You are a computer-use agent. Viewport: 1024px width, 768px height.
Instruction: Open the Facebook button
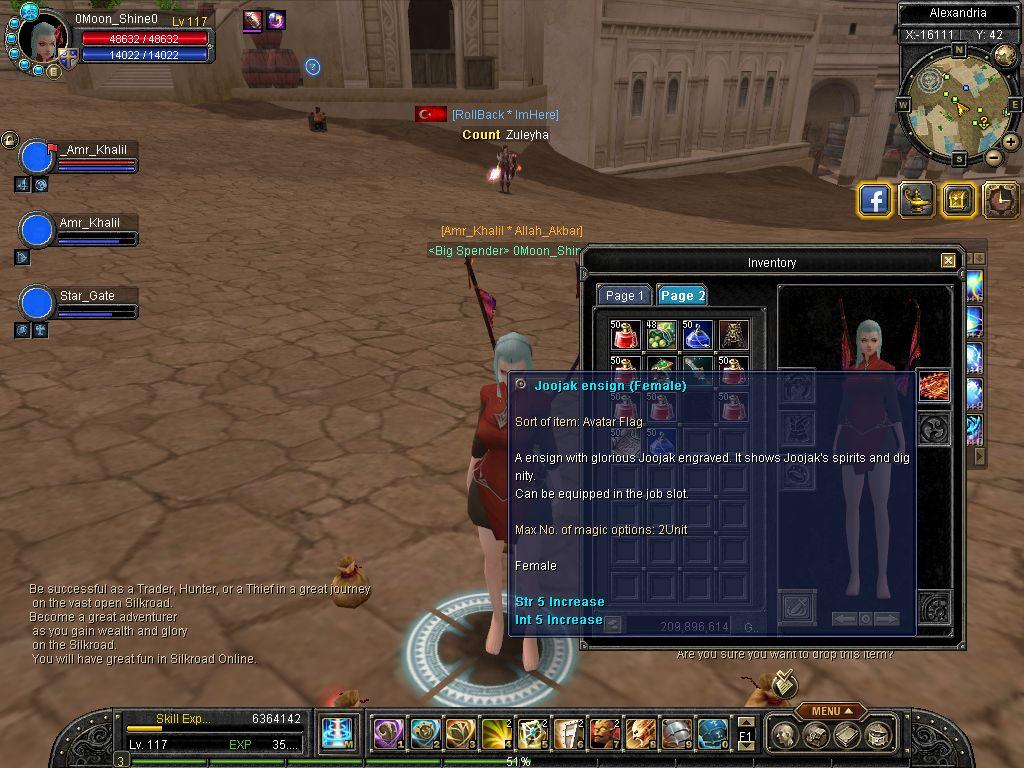pyautogui.click(x=875, y=200)
